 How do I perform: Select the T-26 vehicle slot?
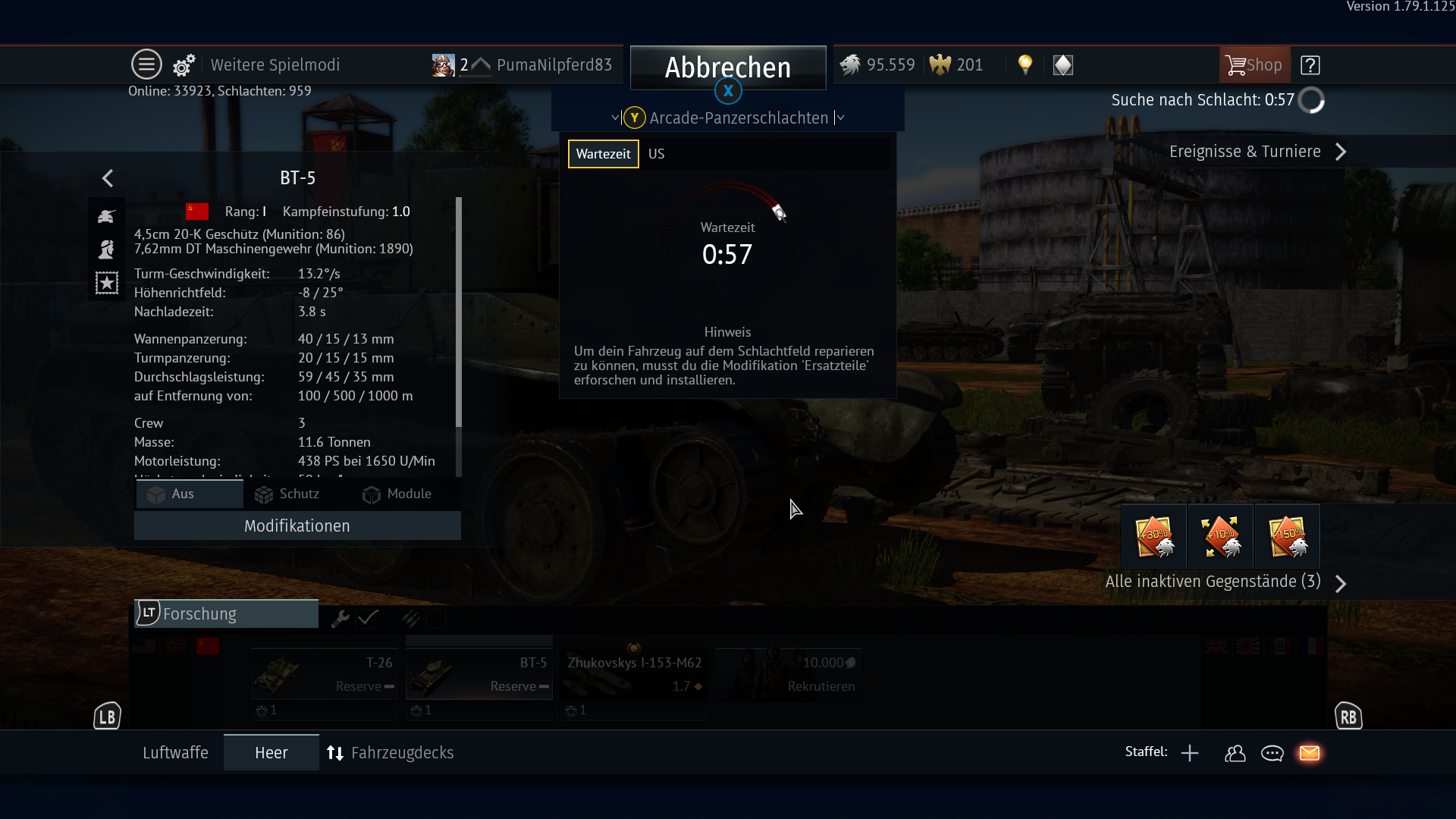(325, 674)
